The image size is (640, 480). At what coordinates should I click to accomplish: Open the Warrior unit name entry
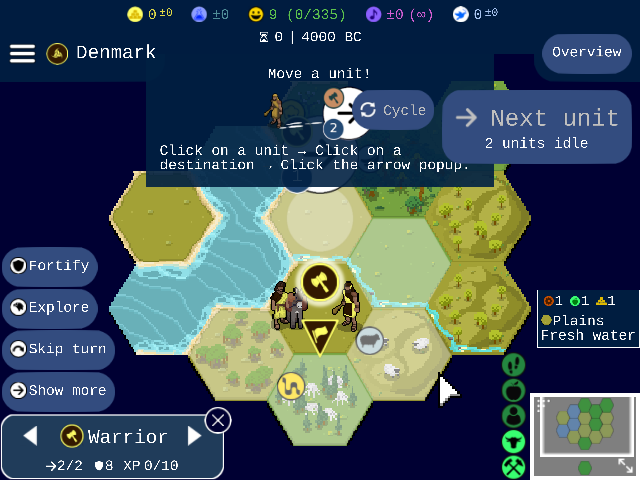114,436
